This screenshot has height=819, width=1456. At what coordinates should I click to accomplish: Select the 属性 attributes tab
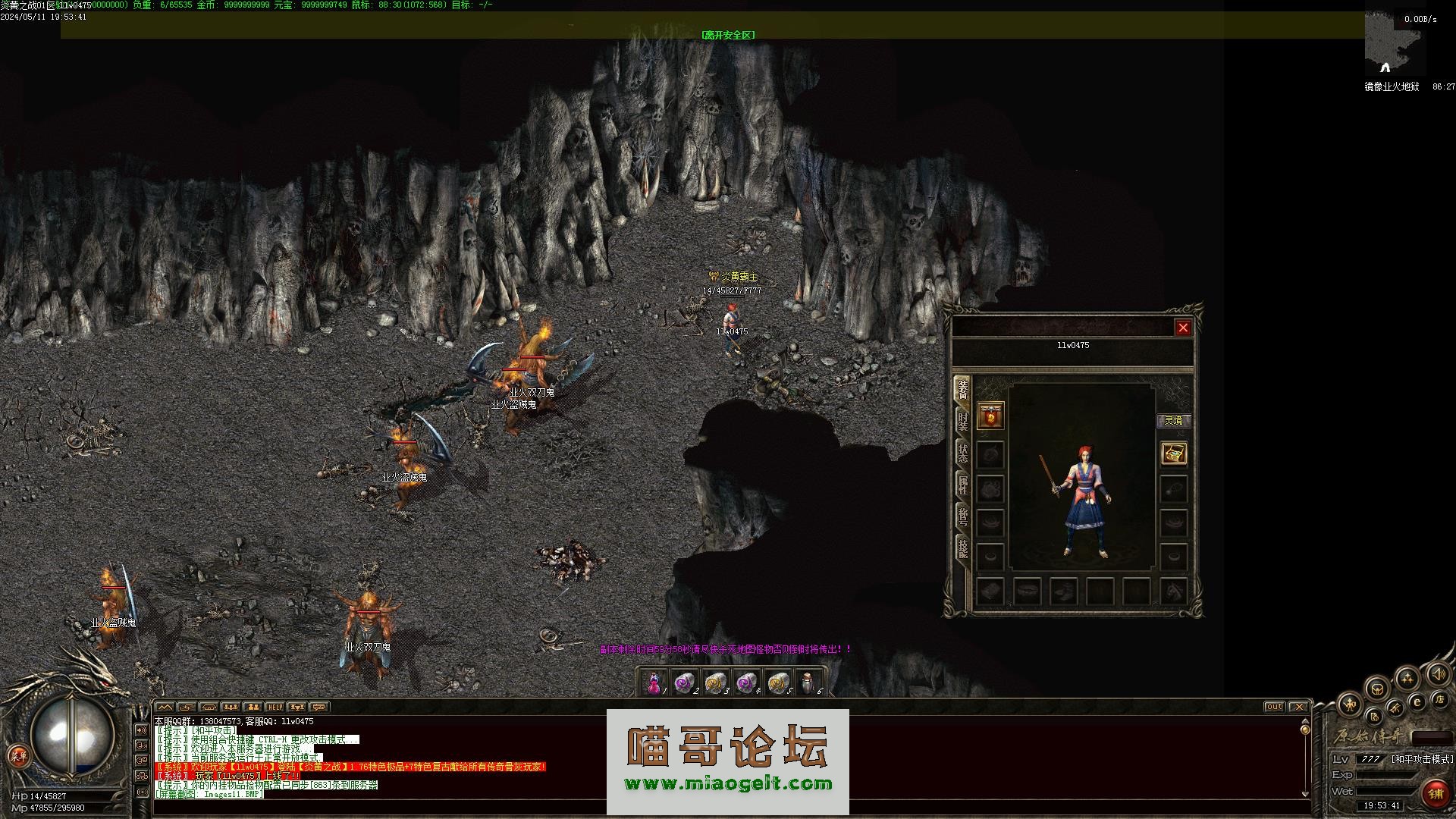tap(962, 485)
